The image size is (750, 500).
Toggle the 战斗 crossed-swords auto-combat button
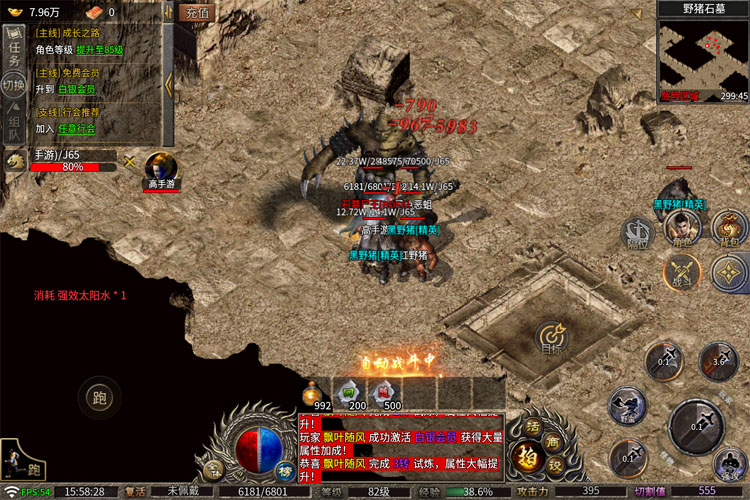pyautogui.click(x=683, y=272)
